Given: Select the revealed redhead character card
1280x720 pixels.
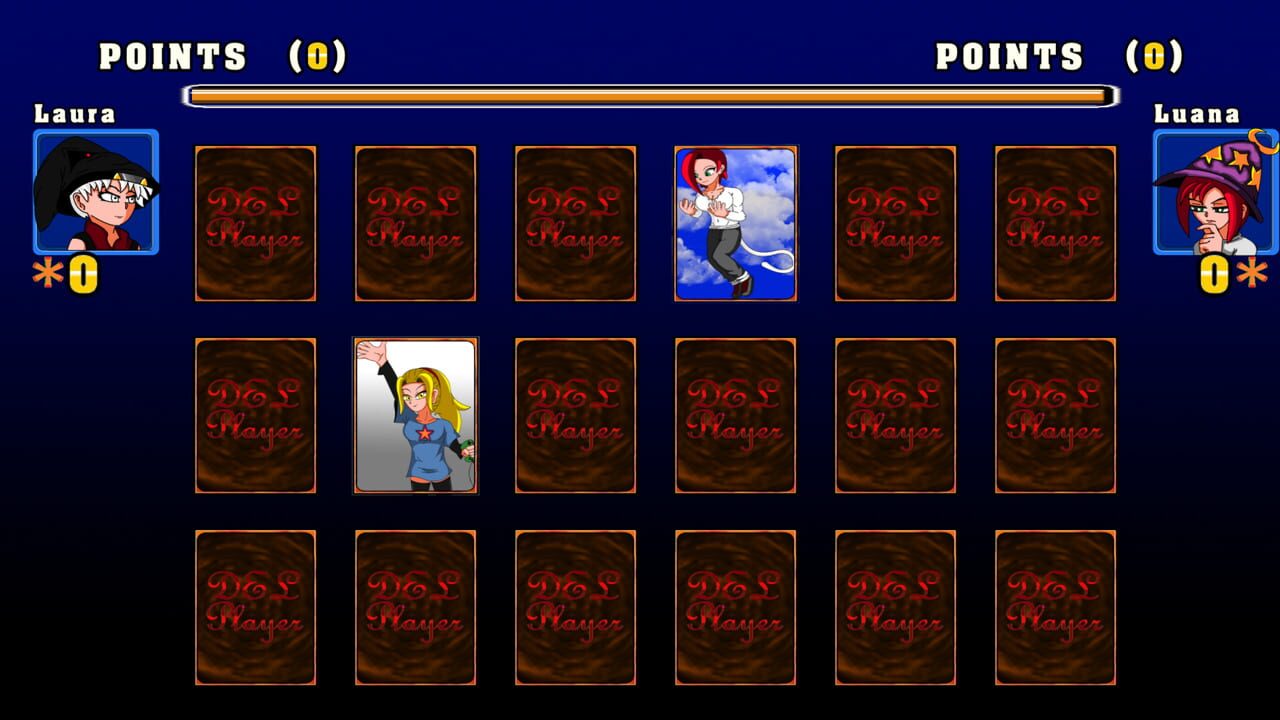Looking at the screenshot, I should [736, 222].
